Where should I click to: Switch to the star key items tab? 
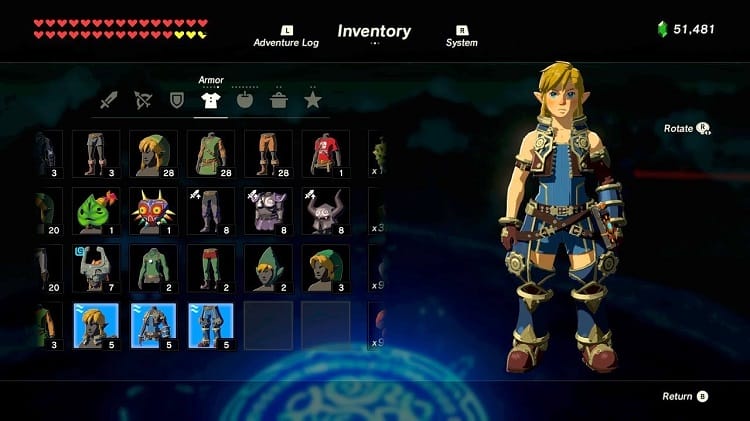pos(312,100)
